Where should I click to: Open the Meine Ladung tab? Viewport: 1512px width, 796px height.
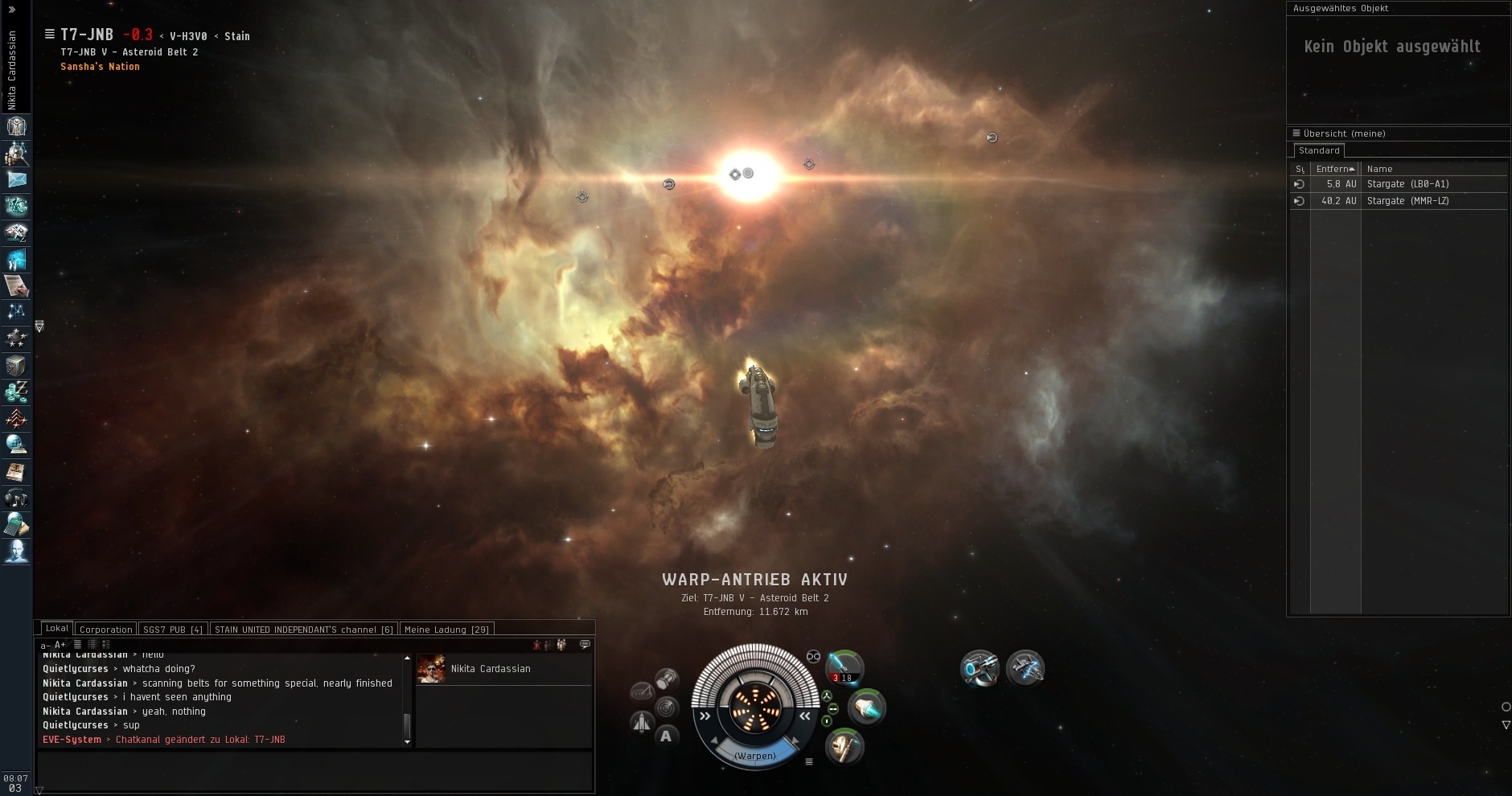pyautogui.click(x=446, y=630)
